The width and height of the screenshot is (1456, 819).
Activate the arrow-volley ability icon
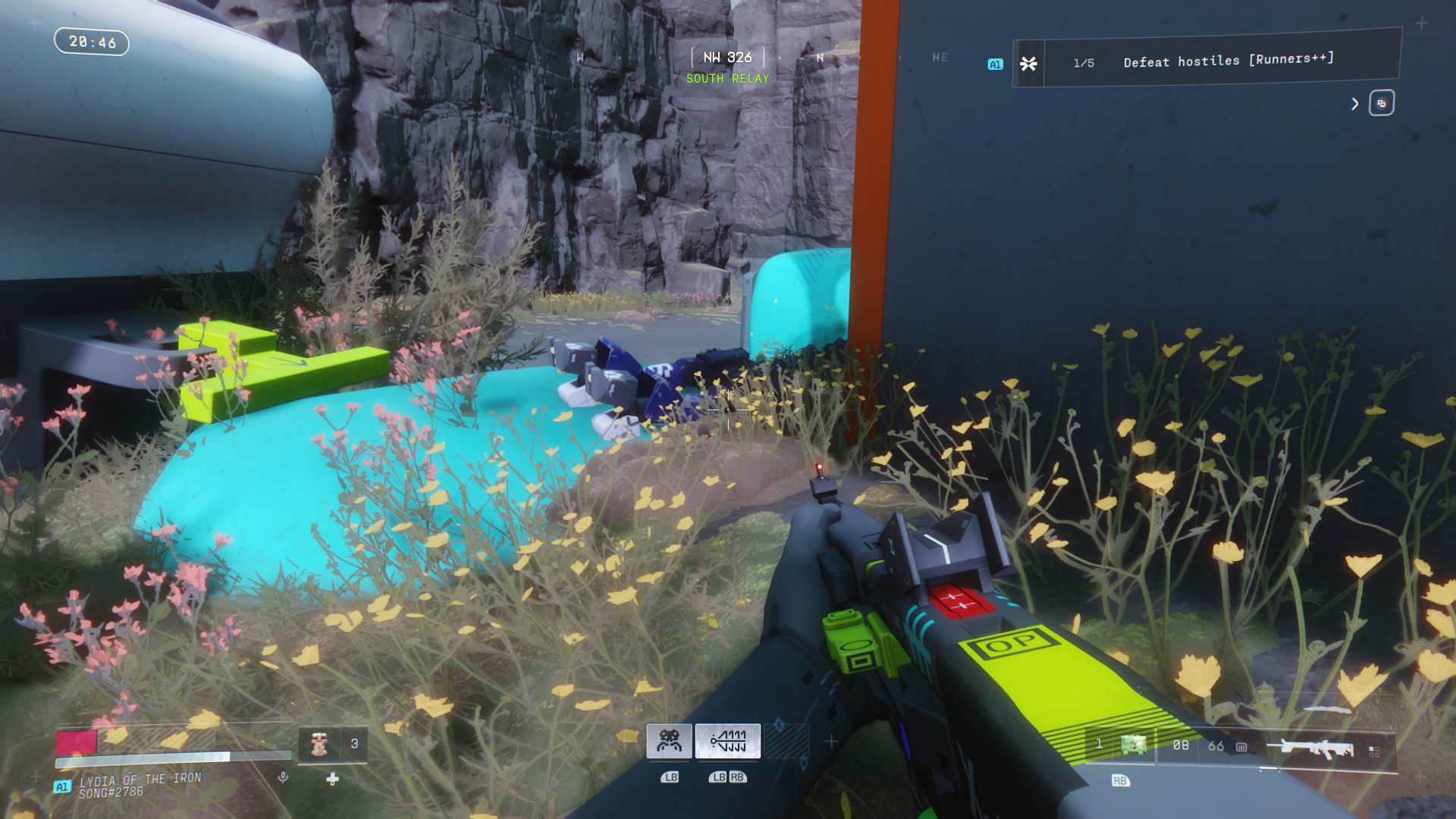tap(728, 741)
